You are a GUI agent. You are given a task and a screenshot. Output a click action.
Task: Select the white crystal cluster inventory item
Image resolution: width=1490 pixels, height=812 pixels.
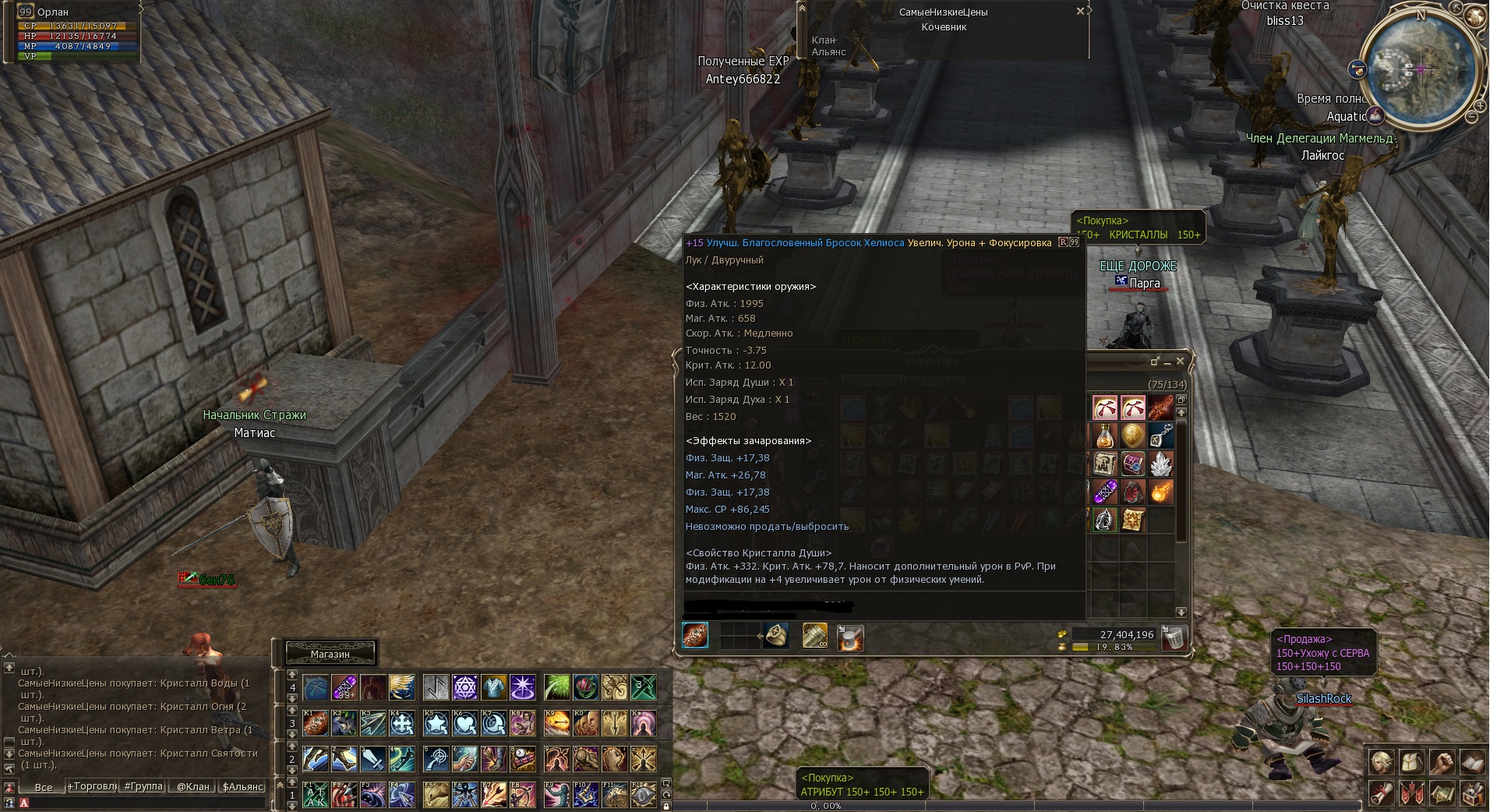tap(1160, 464)
